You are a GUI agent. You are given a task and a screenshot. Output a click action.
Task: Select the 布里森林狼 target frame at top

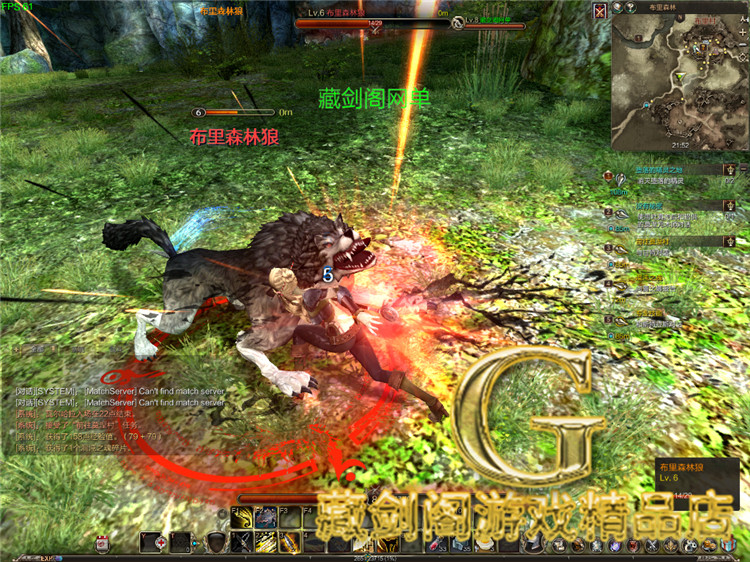370,15
